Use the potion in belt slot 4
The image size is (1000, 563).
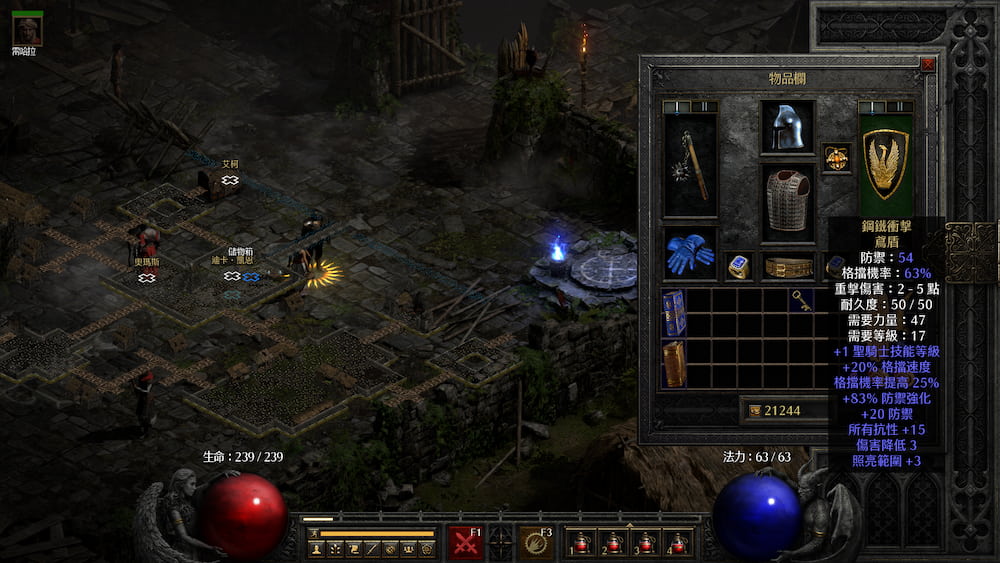678,543
